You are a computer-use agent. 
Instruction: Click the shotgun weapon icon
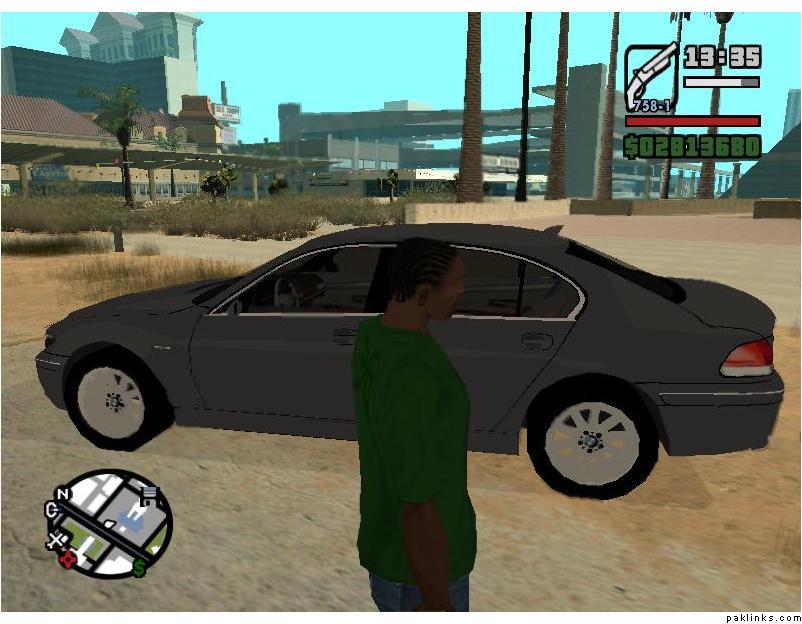[651, 76]
